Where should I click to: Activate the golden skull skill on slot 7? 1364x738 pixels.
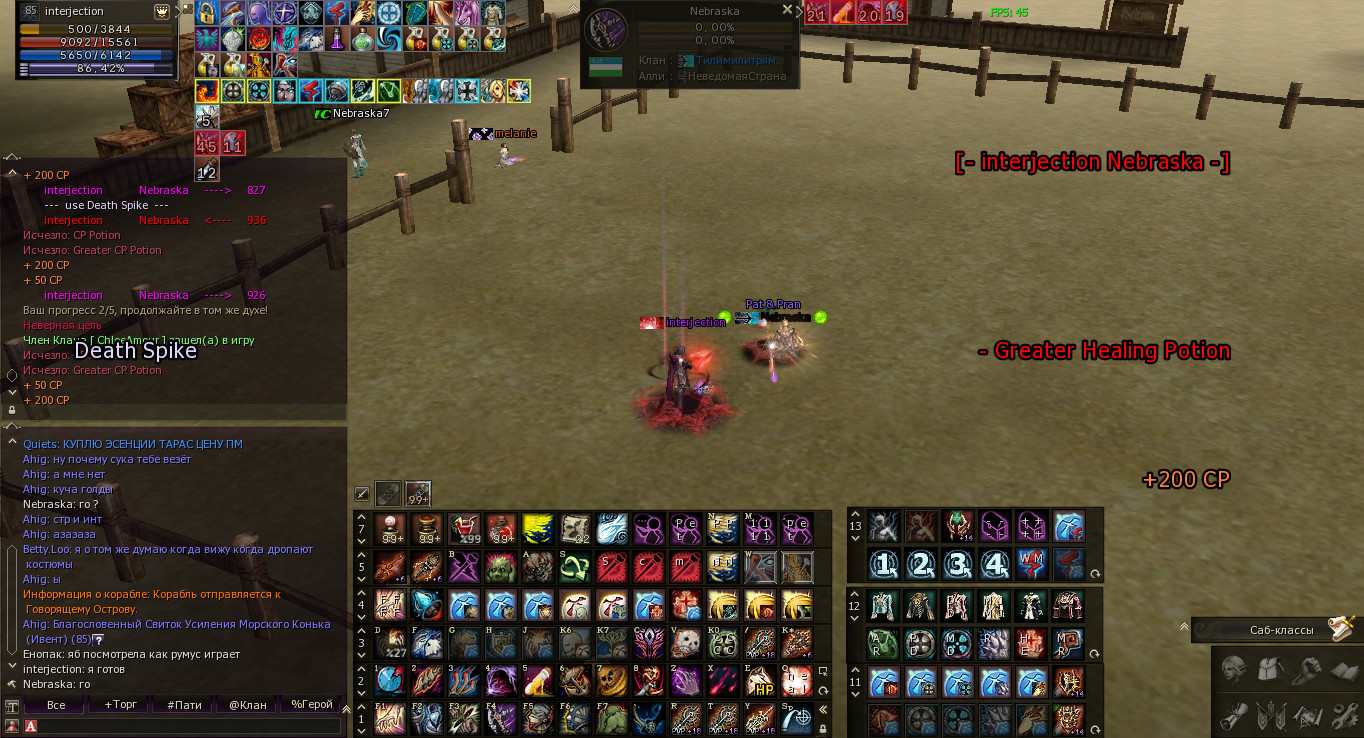(611, 681)
